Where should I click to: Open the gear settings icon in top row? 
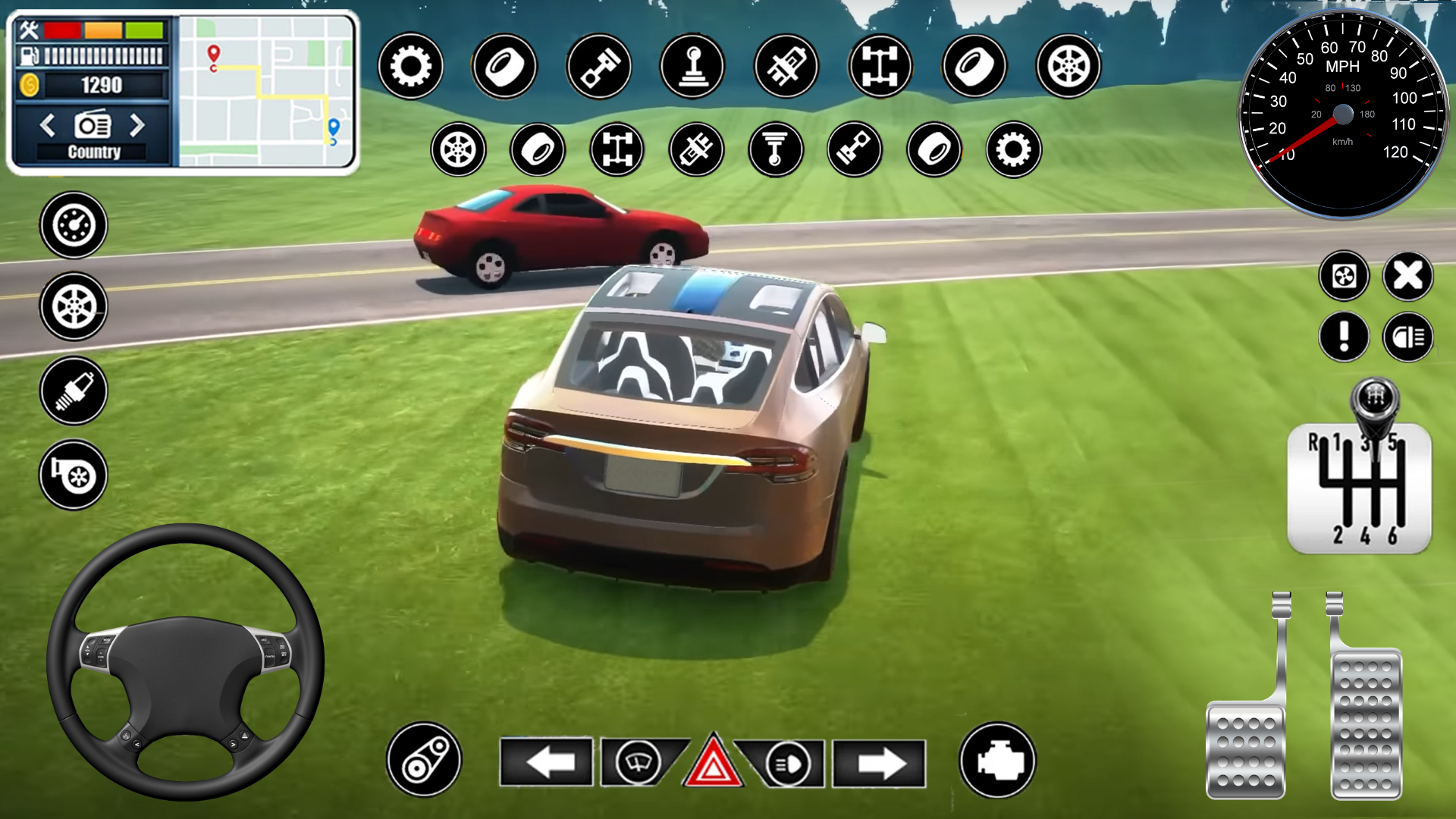[x=410, y=67]
